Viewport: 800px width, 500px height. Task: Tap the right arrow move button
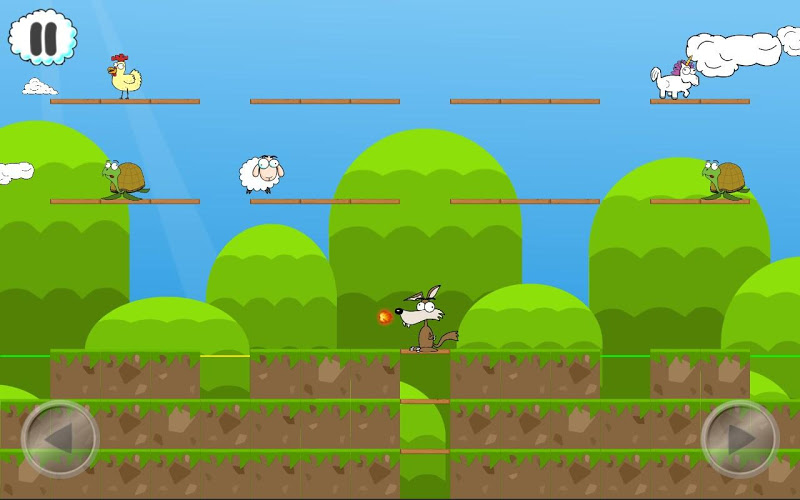click(x=740, y=439)
